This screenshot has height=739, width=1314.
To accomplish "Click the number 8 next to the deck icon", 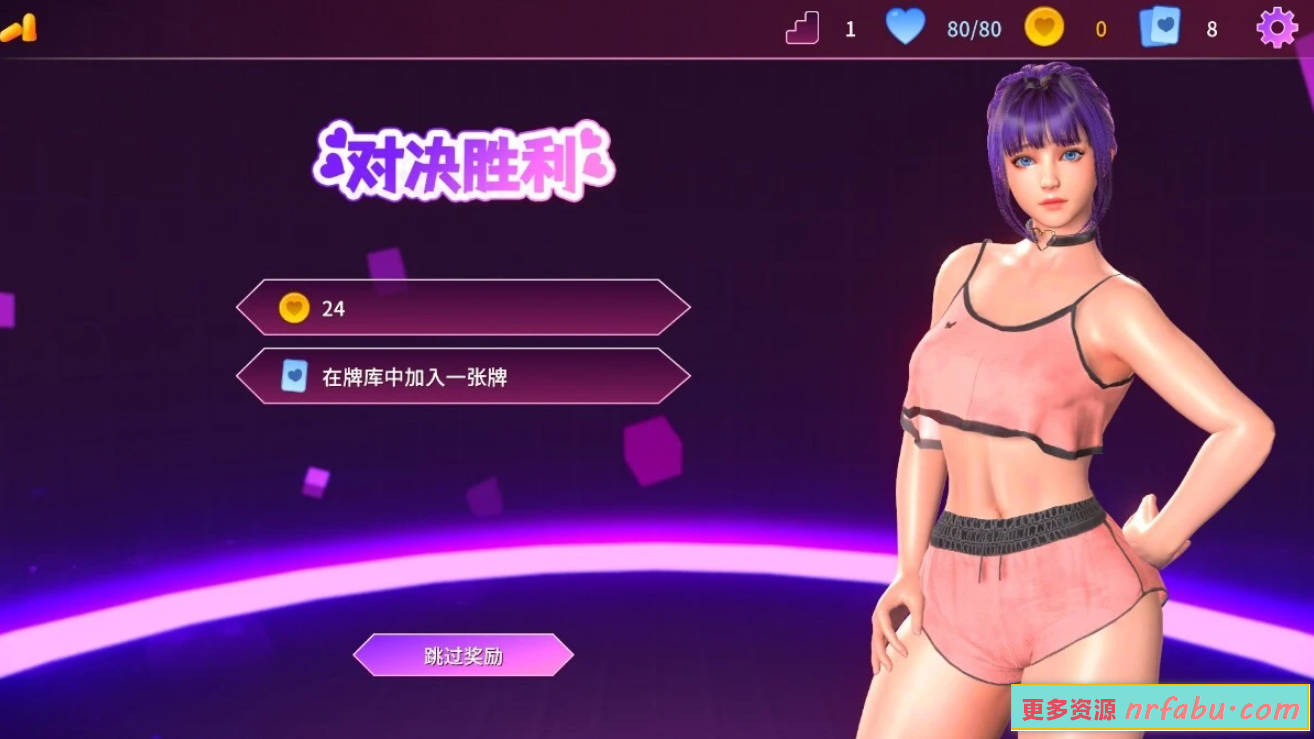I will [x=1209, y=28].
